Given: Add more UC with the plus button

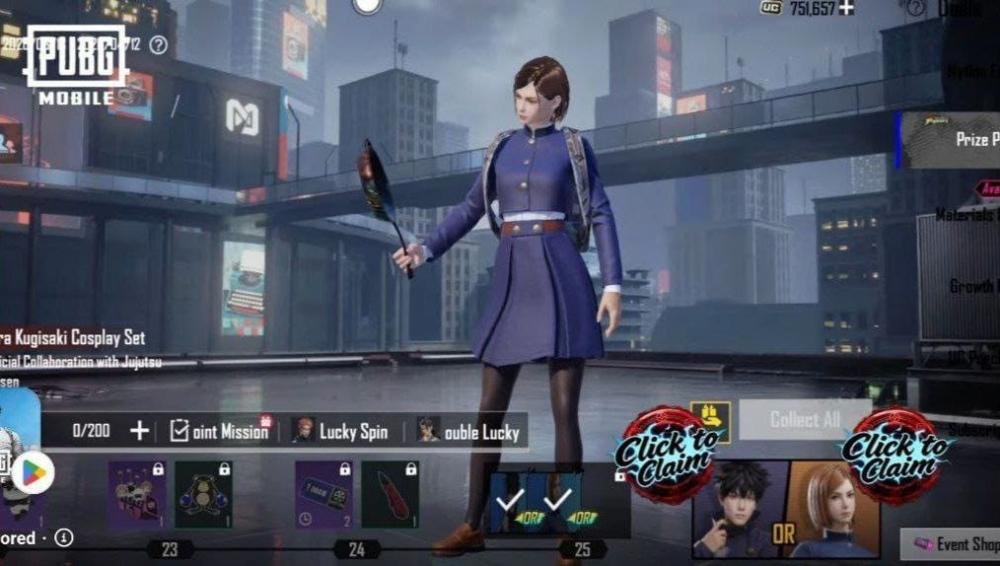Looking at the screenshot, I should click(x=846, y=8).
